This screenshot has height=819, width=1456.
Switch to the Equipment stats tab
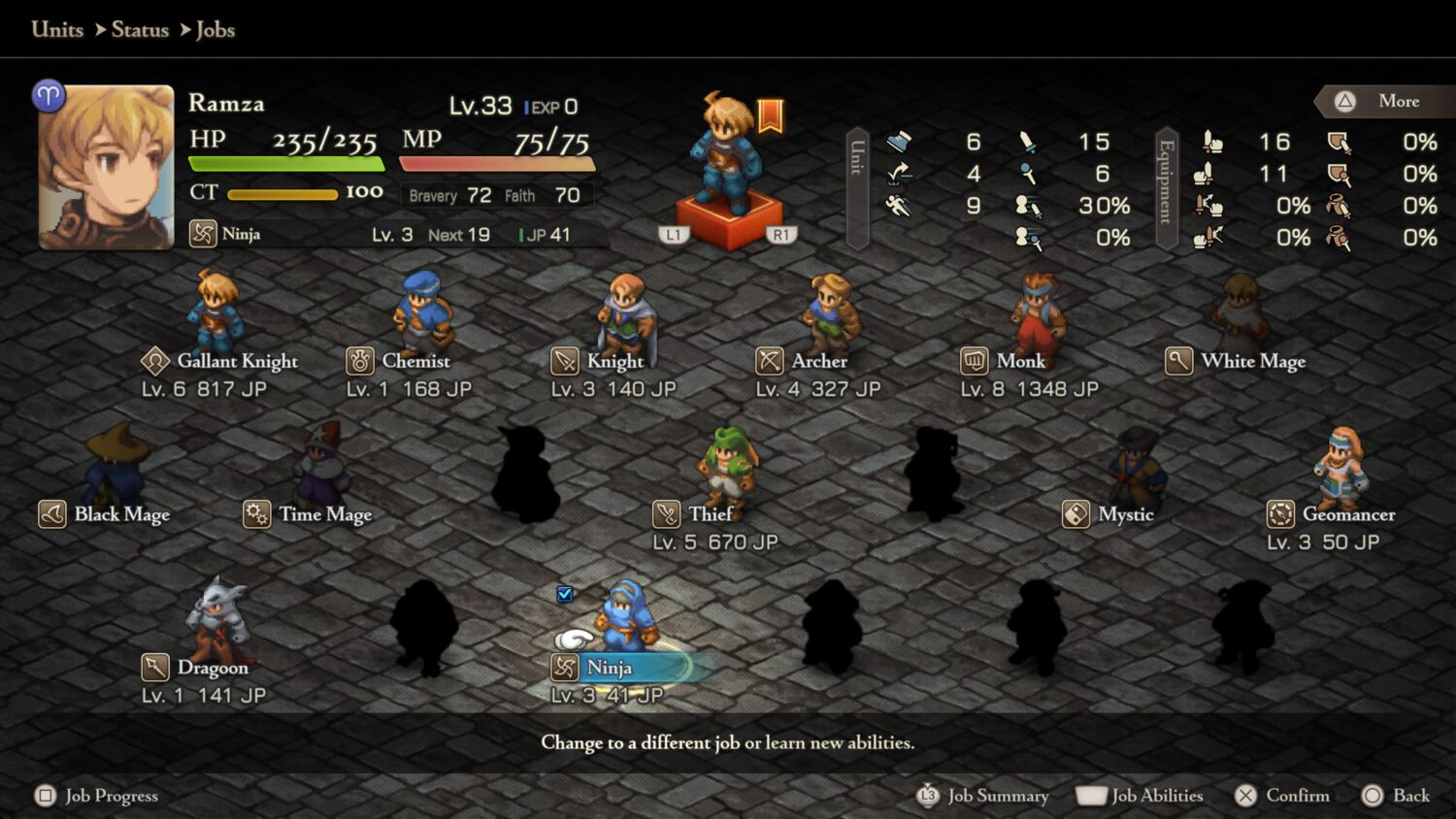pos(1167,187)
